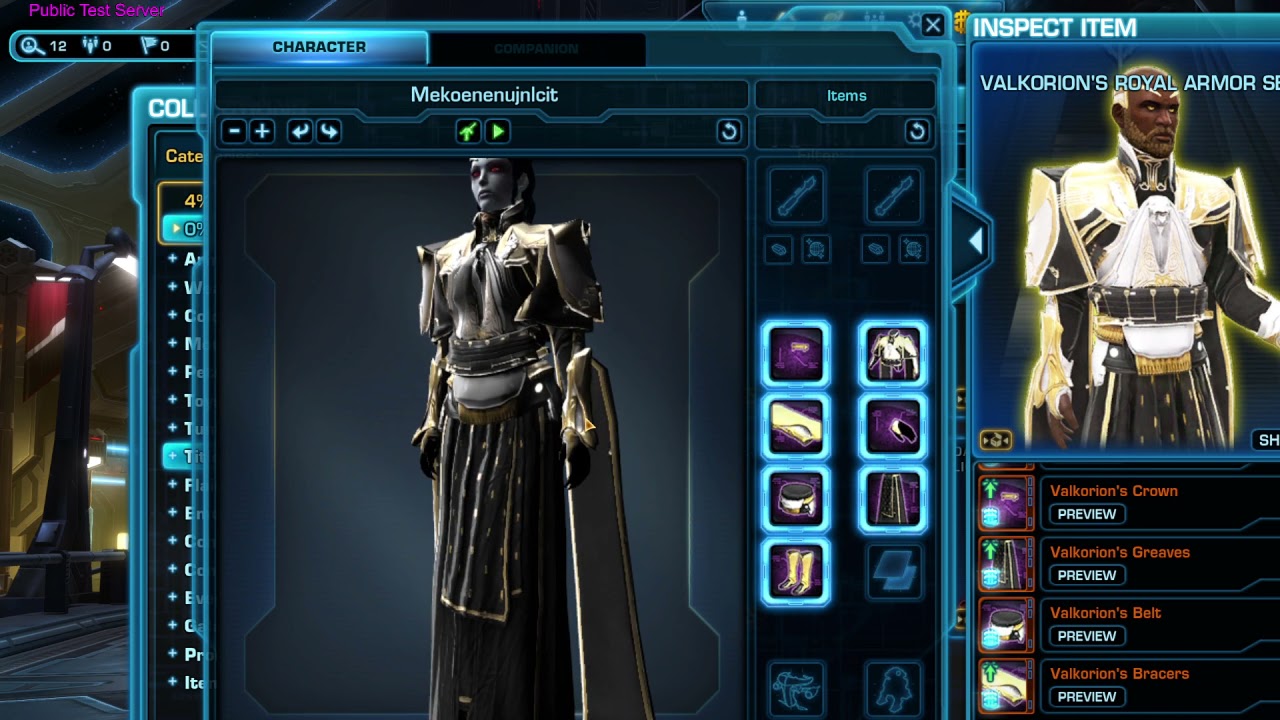Collapse the panel with the left arrow
The image size is (1280, 720).
point(975,241)
